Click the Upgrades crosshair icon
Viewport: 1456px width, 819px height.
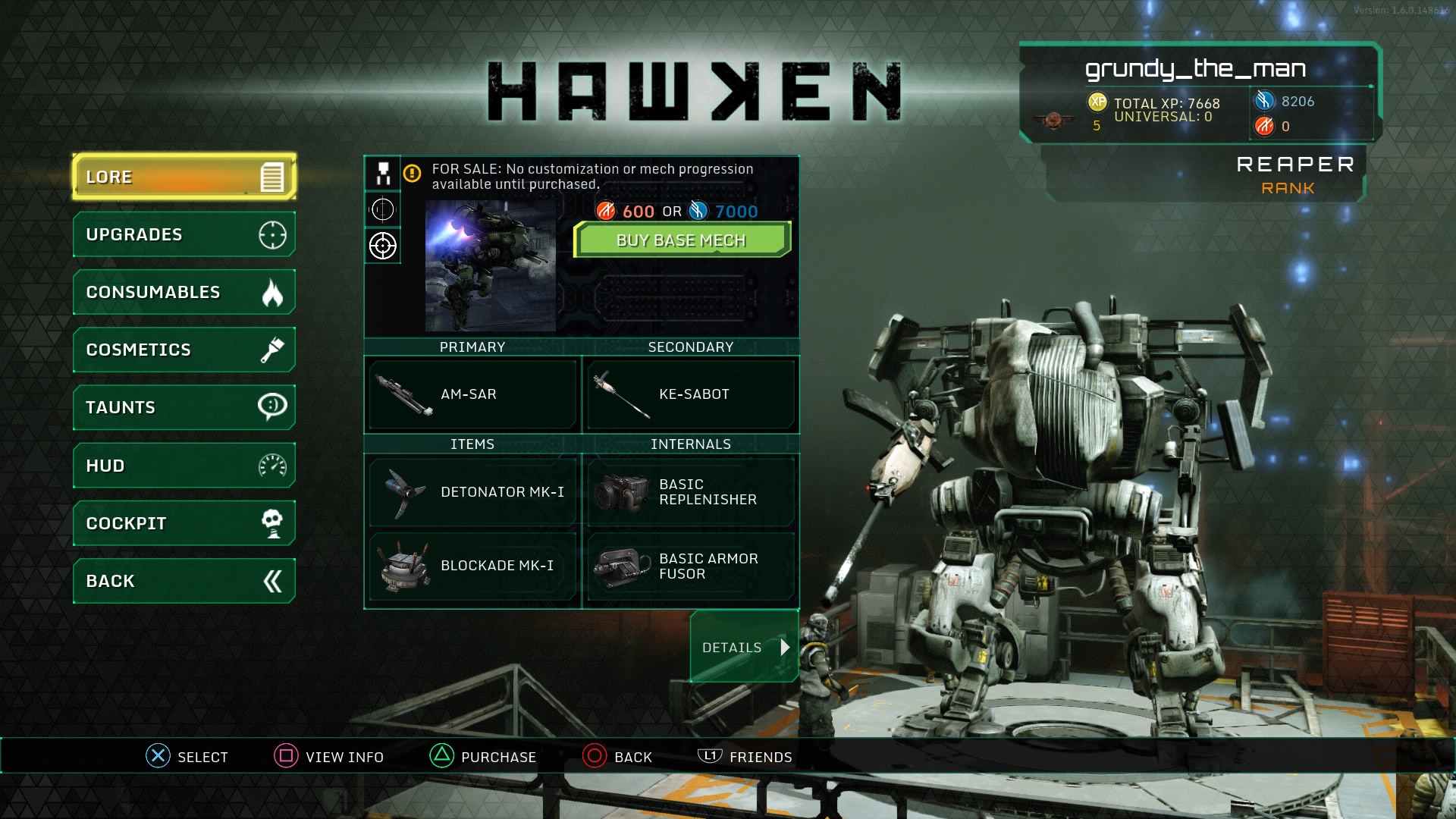[275, 234]
